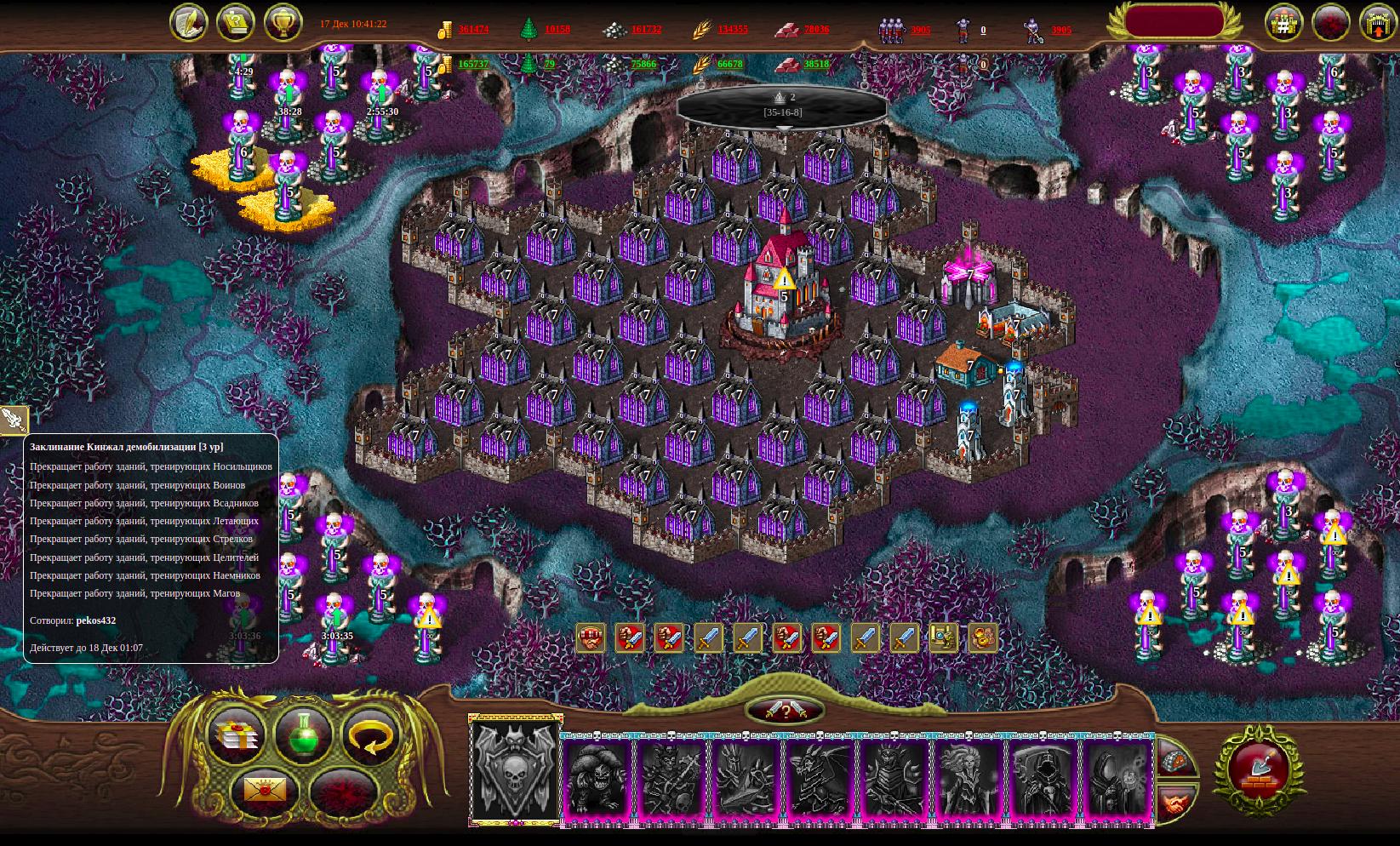This screenshot has width=1400, height=846.
Task: Click the gold coins amount in top bar
Action: pyautogui.click(x=473, y=29)
